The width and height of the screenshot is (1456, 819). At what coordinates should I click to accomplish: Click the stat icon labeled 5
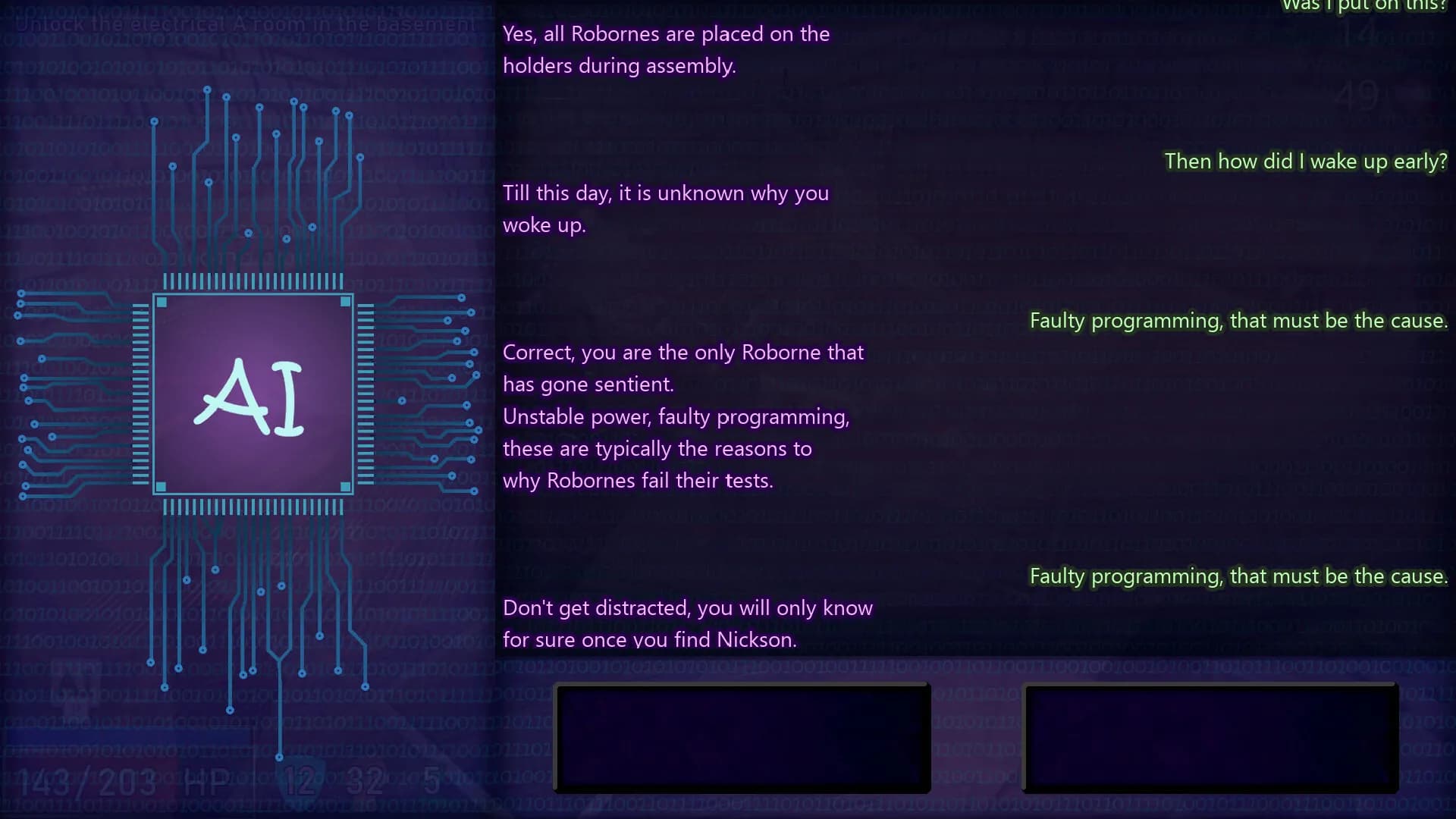(x=431, y=780)
